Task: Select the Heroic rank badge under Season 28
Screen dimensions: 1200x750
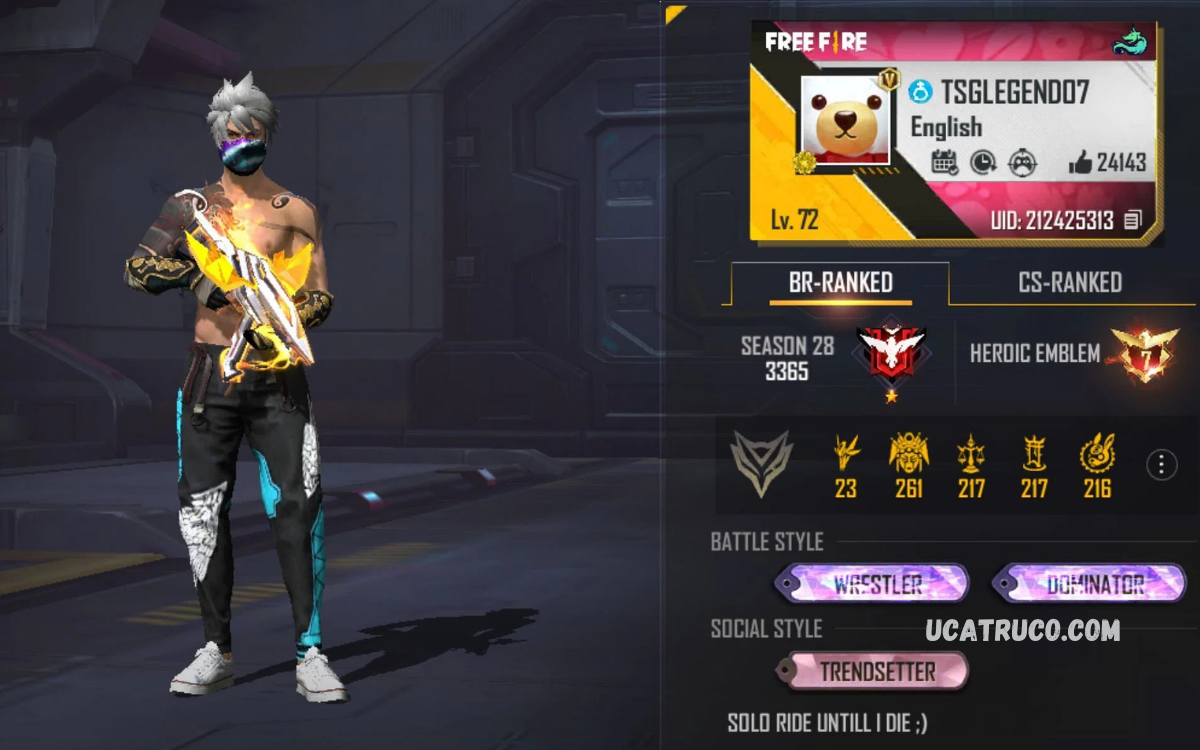Action: [890, 354]
